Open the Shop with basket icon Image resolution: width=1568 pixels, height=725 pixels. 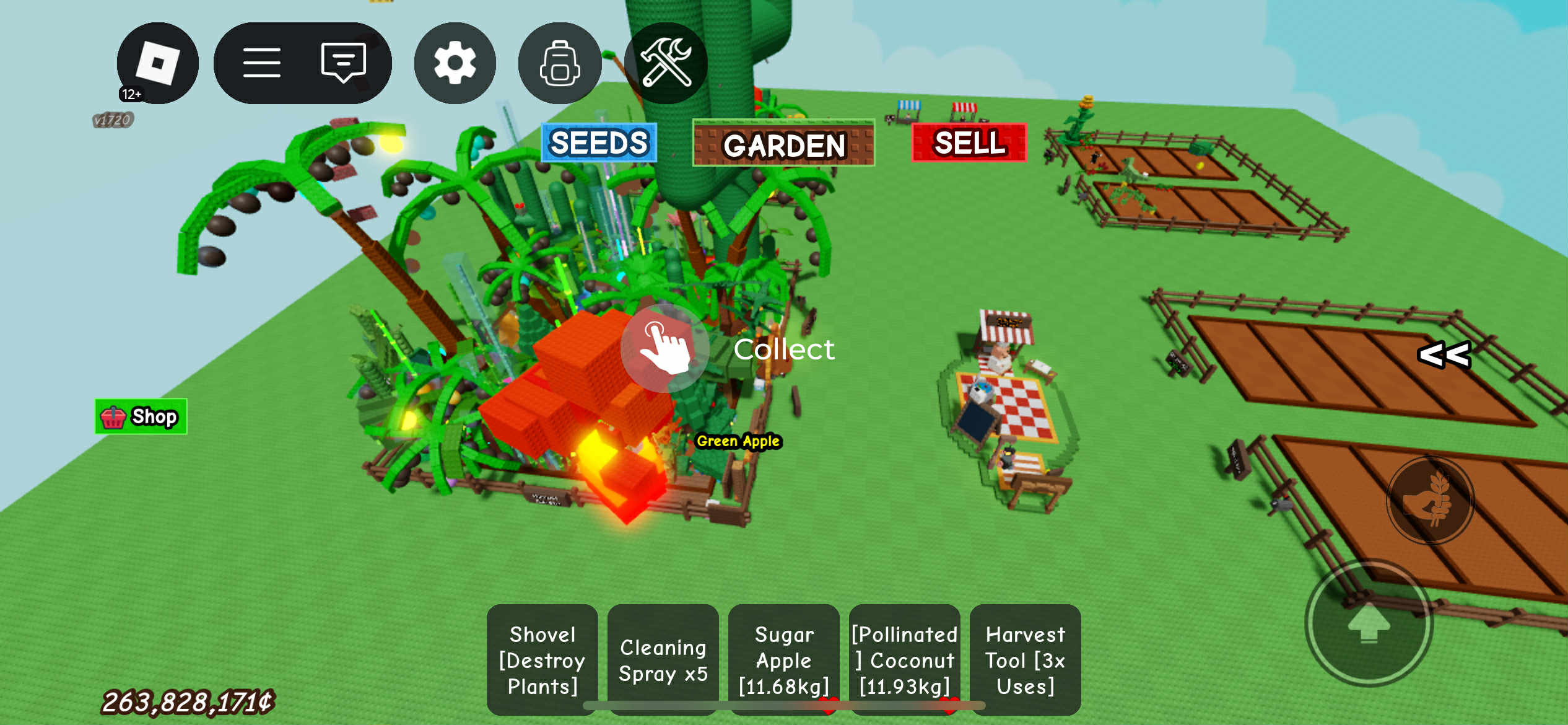141,416
